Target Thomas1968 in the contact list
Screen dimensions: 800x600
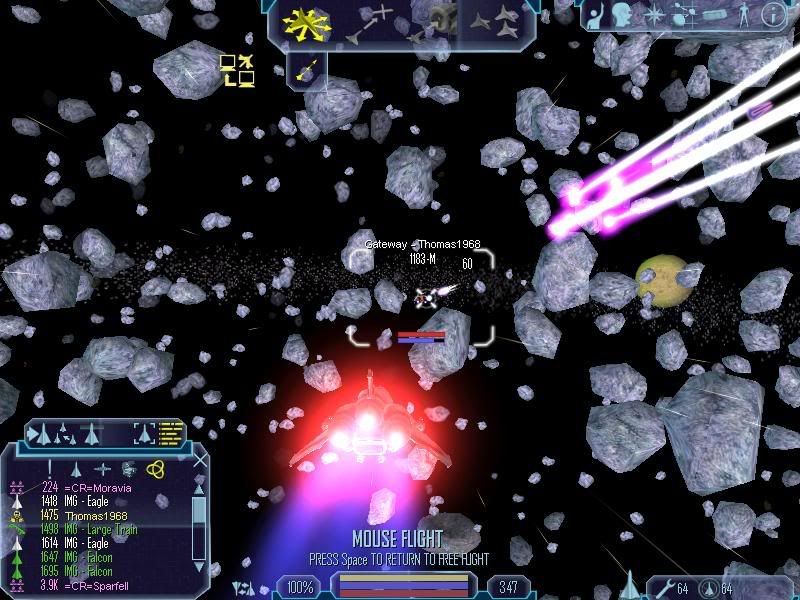point(93,515)
